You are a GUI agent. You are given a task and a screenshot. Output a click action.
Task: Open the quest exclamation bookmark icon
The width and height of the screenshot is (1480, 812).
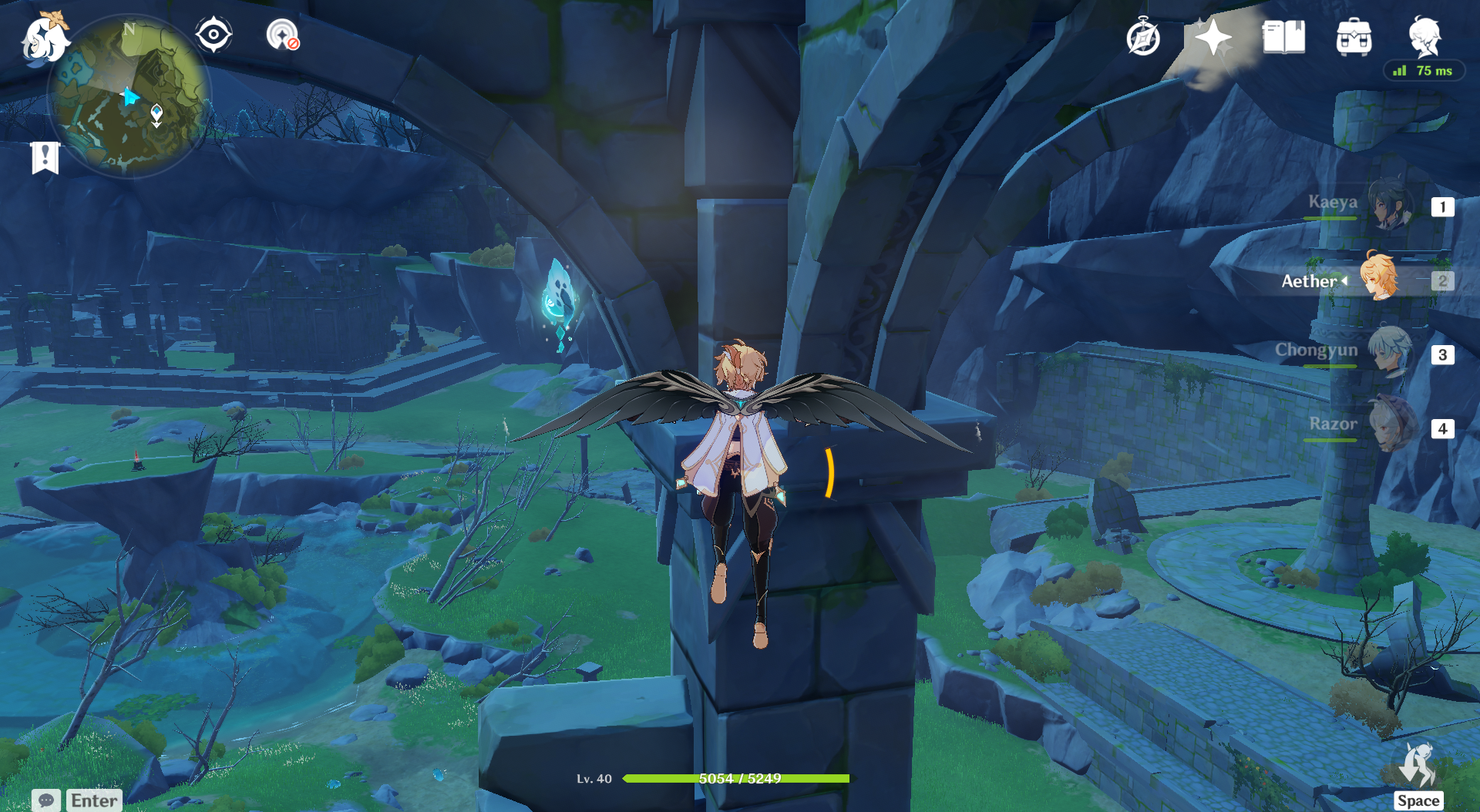click(45, 158)
